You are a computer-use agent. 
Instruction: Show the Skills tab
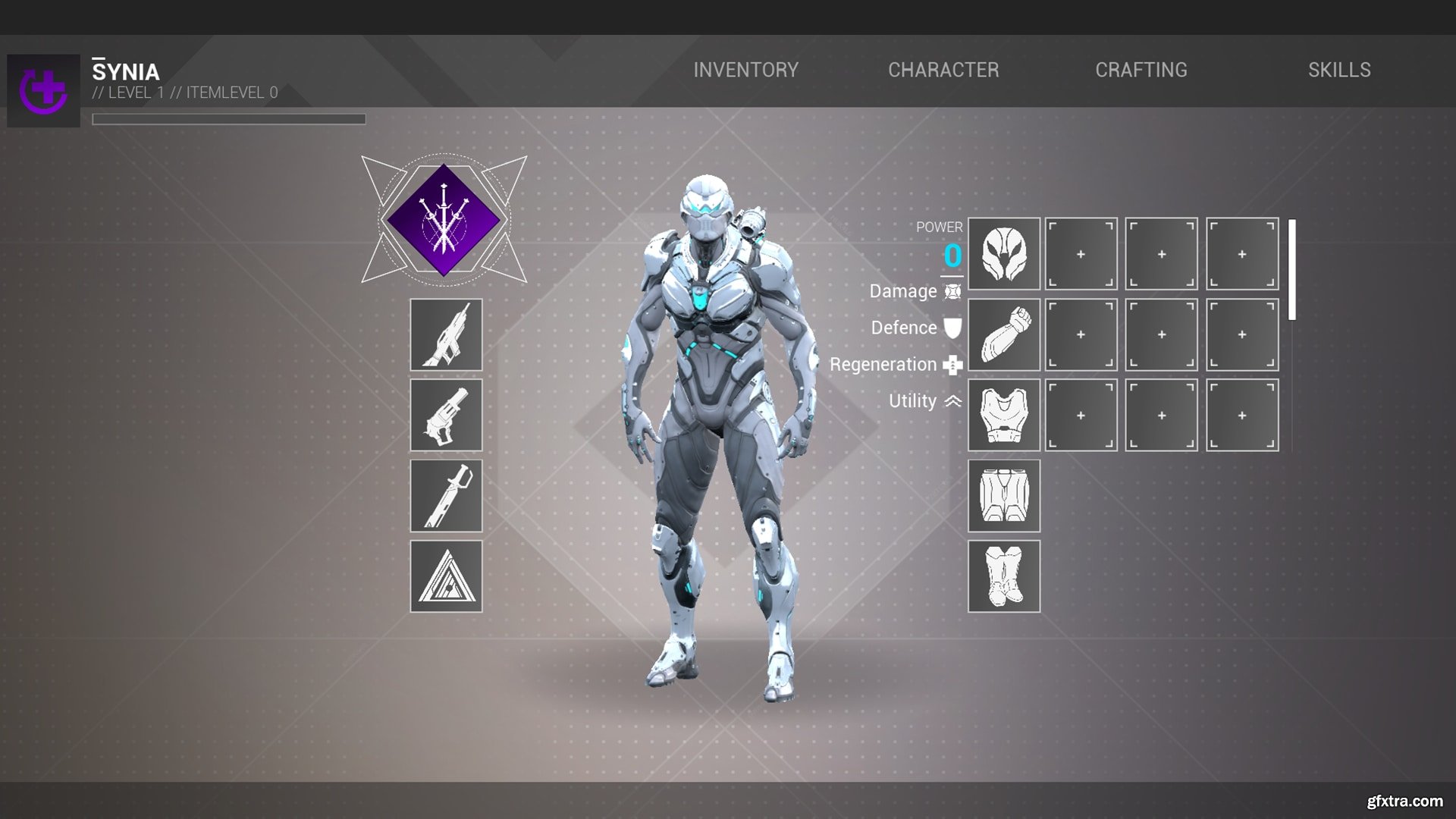tap(1338, 70)
